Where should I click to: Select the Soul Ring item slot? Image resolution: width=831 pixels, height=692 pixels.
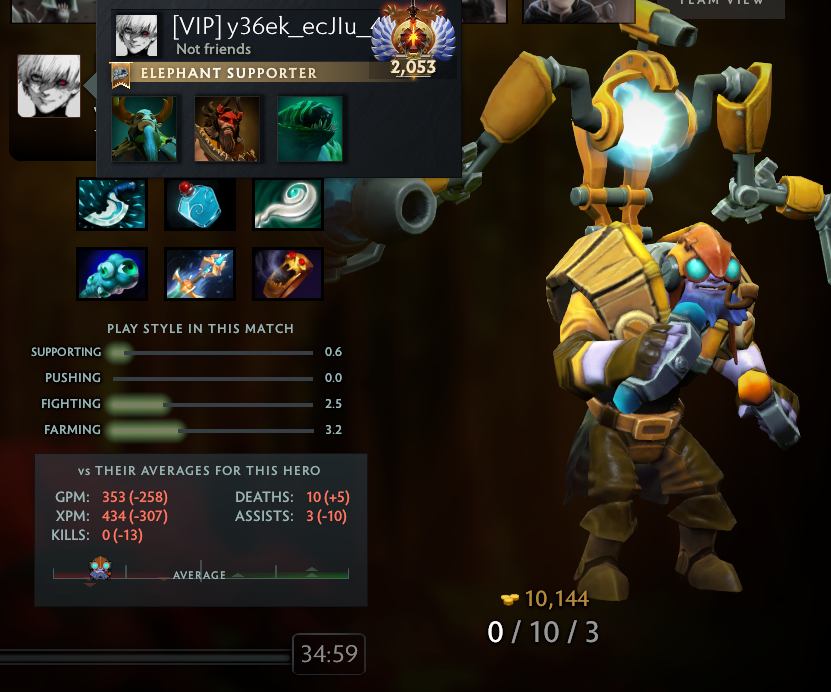coord(288,274)
